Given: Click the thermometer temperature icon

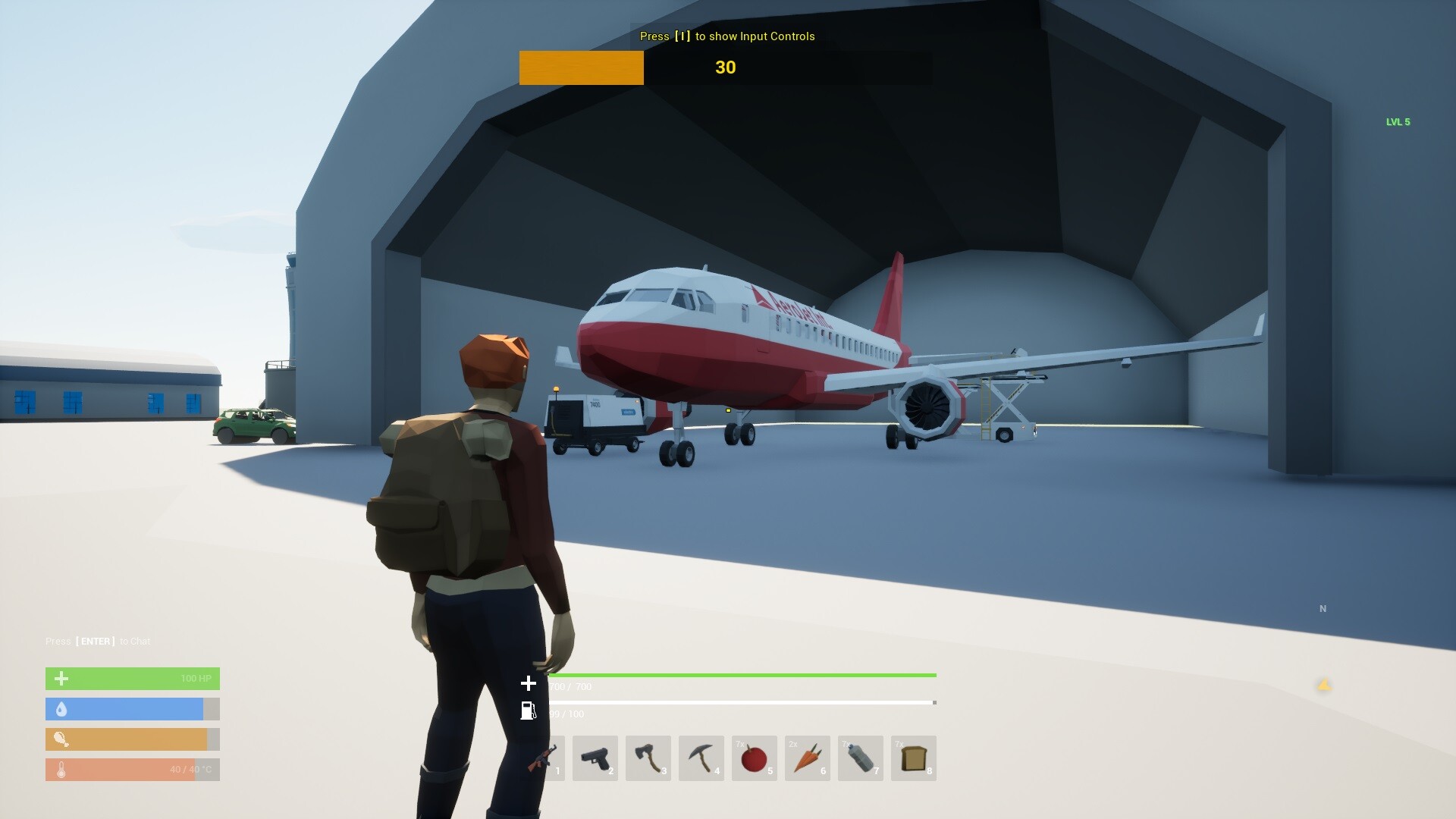Looking at the screenshot, I should click(61, 769).
